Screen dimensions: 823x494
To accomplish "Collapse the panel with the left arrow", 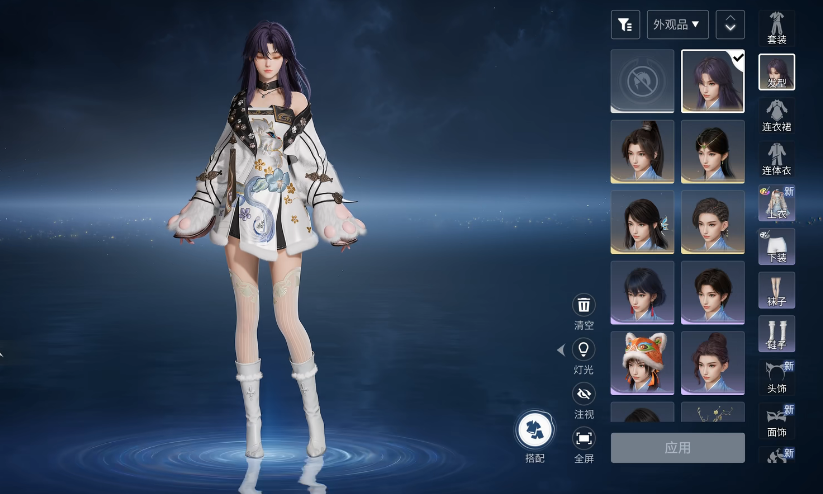I will coord(560,350).
